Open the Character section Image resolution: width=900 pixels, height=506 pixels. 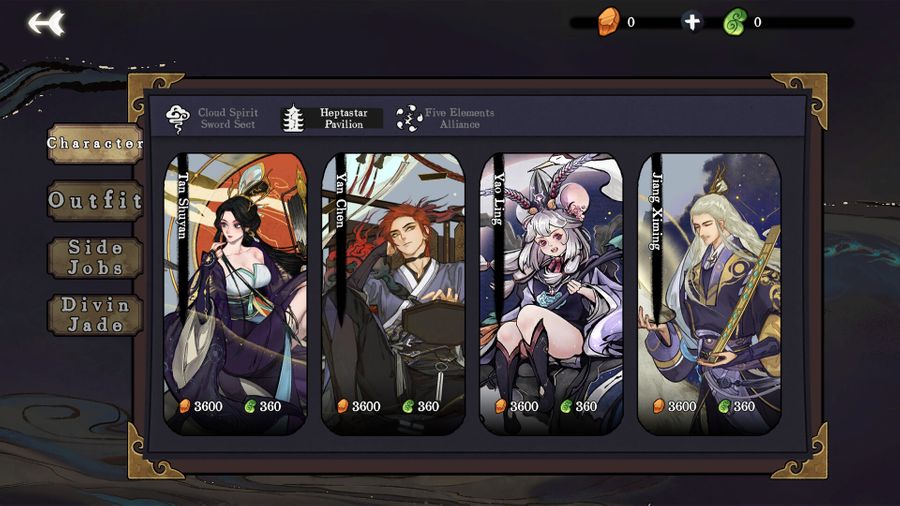tap(95, 144)
